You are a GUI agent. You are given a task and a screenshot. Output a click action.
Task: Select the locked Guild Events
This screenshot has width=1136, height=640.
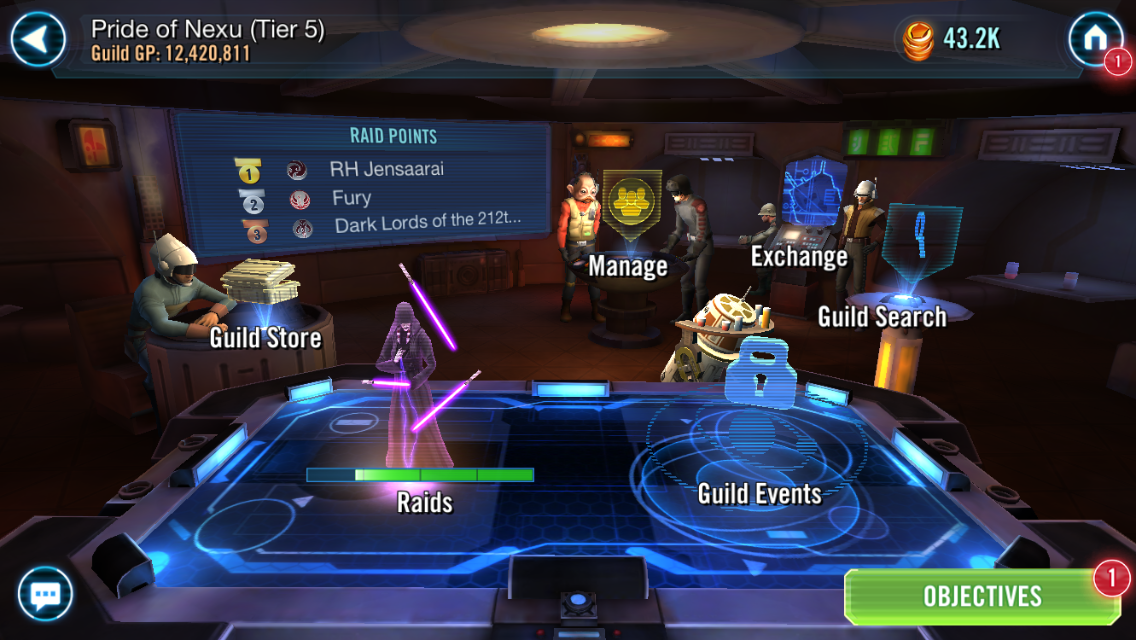point(758,440)
